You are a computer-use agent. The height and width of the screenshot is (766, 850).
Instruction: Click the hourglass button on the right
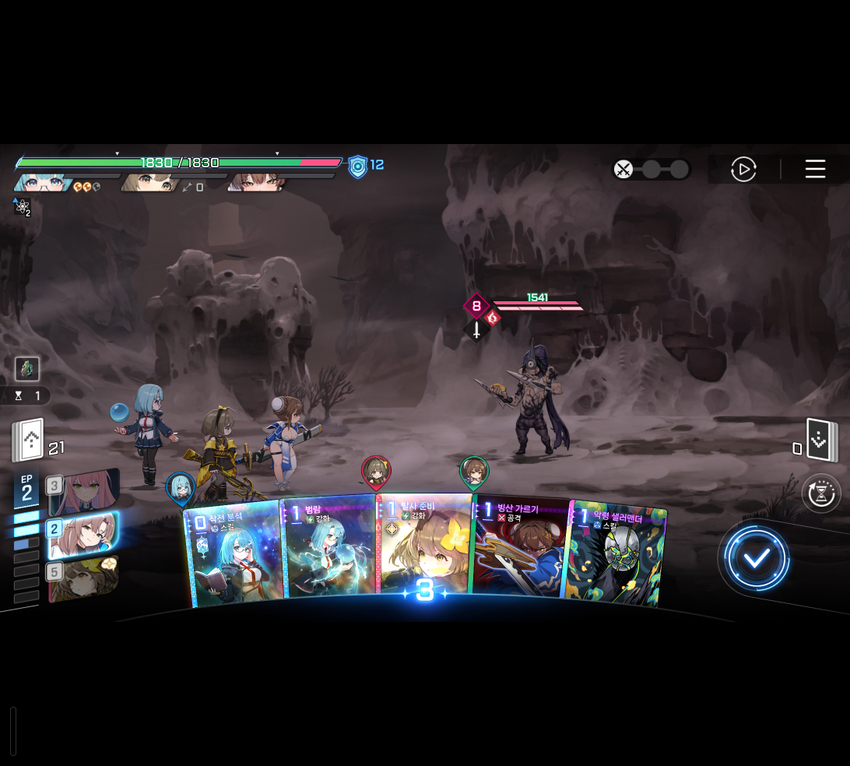(x=821, y=493)
